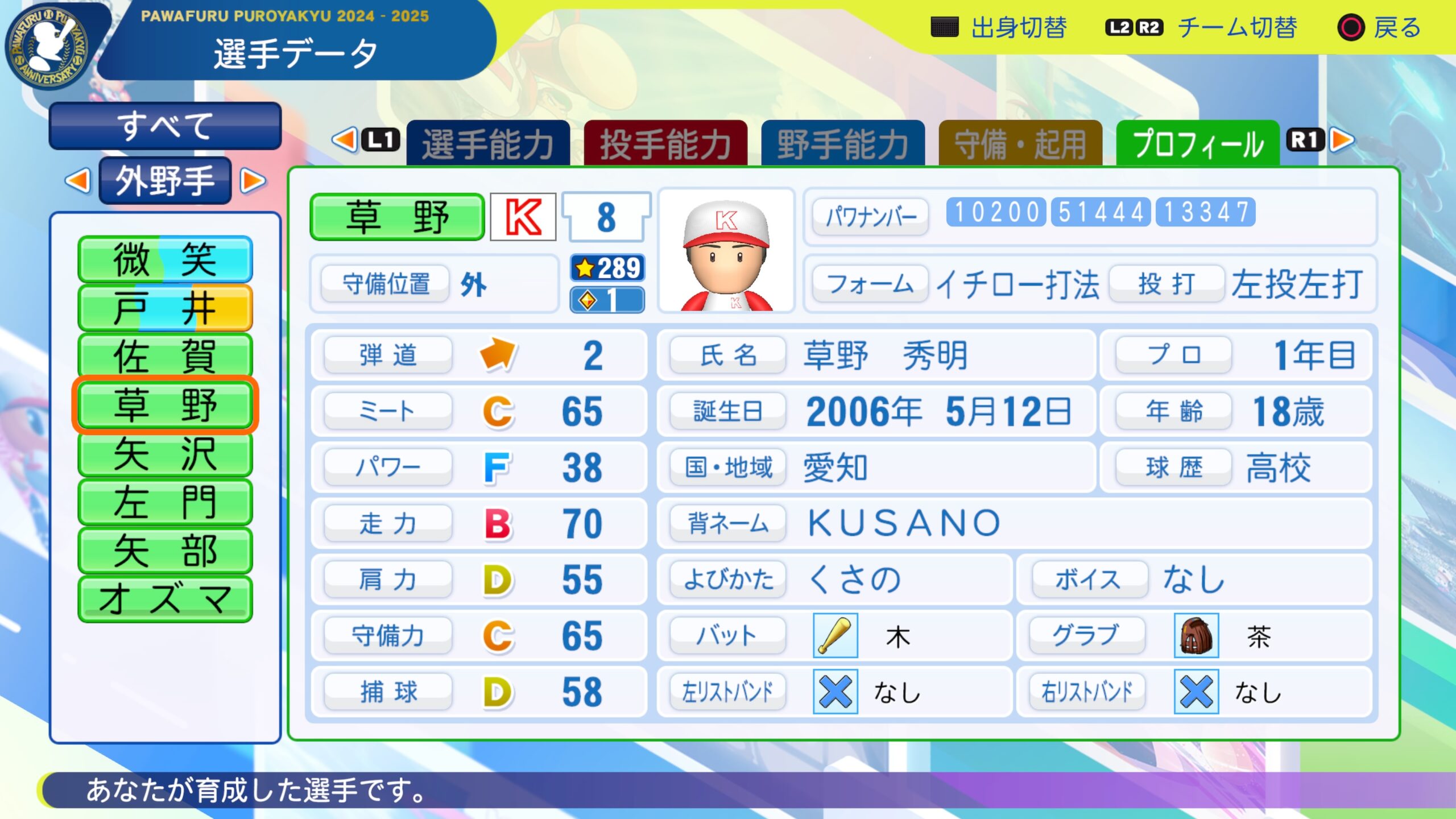Click the left arrow before the tabs
Image resolution: width=1456 pixels, height=819 pixels.
click(x=344, y=140)
